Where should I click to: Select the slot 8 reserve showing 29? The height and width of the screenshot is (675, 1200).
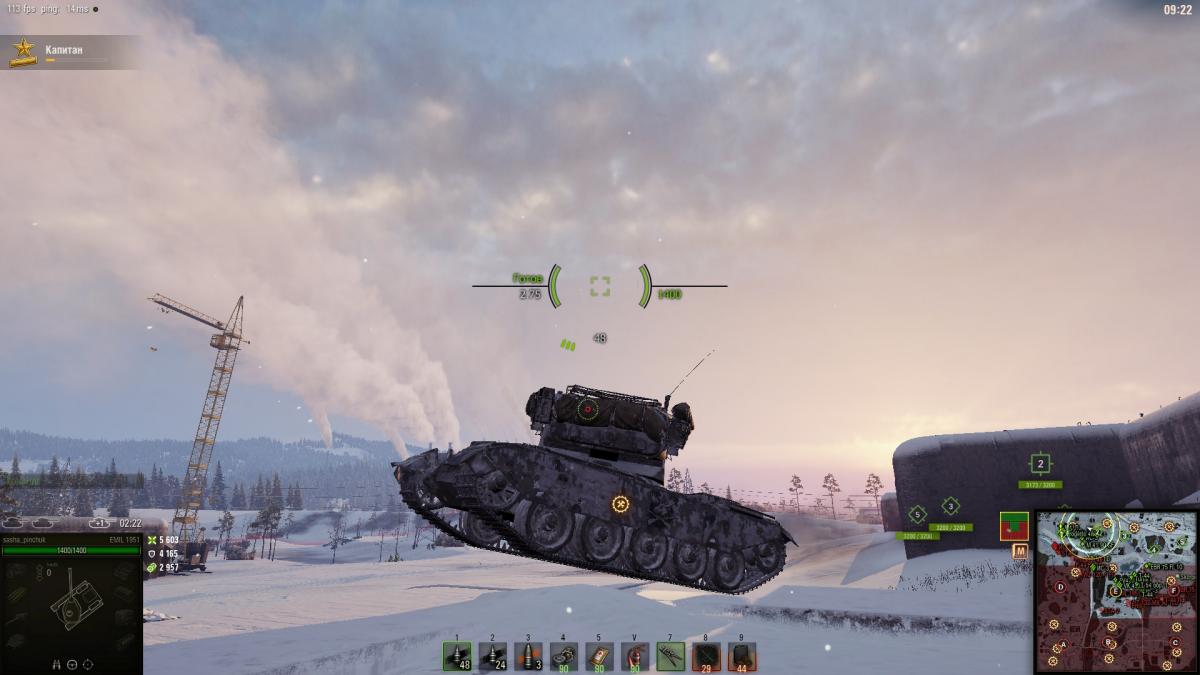pos(706,656)
